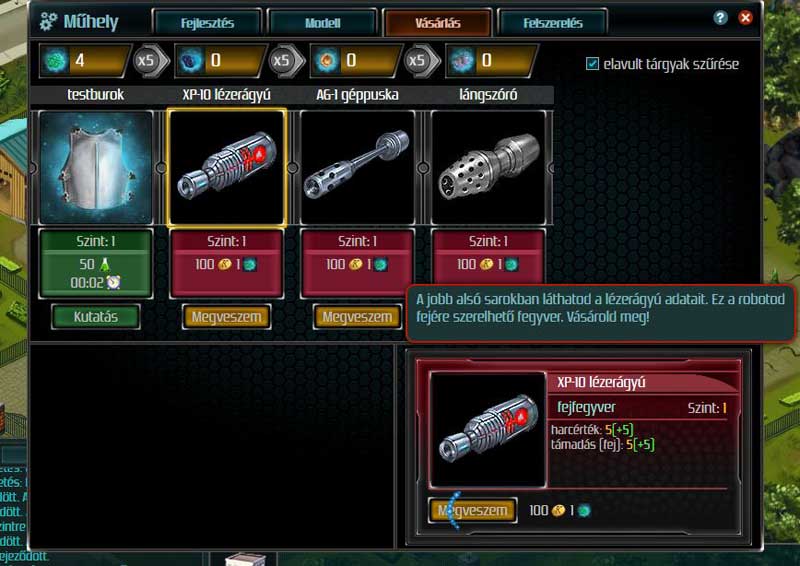Click Megveszem under the XP-10 lézerágyú card
This screenshot has width=800, height=566.
[227, 316]
